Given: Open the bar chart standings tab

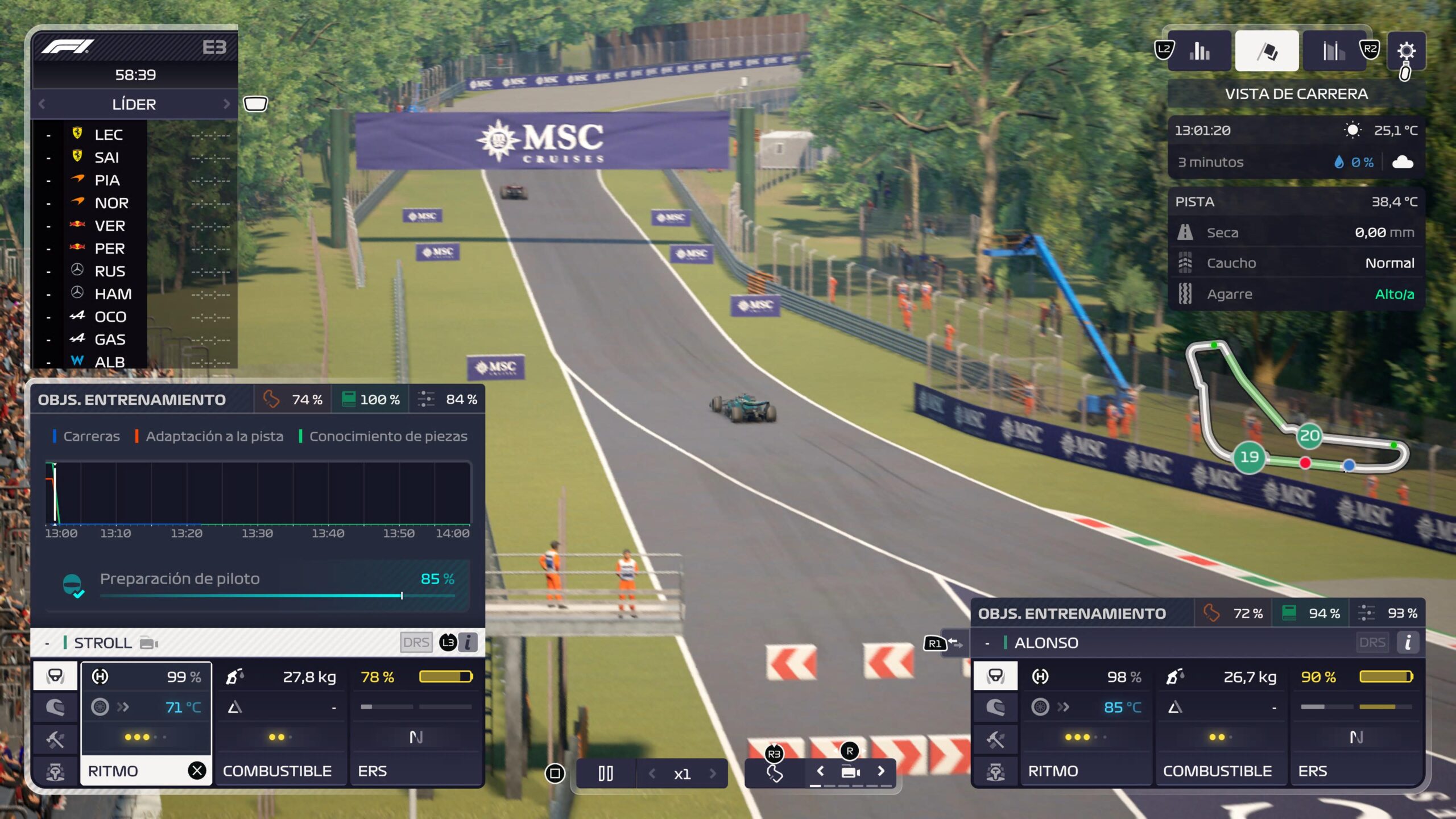Looking at the screenshot, I should pyautogui.click(x=1199, y=51).
